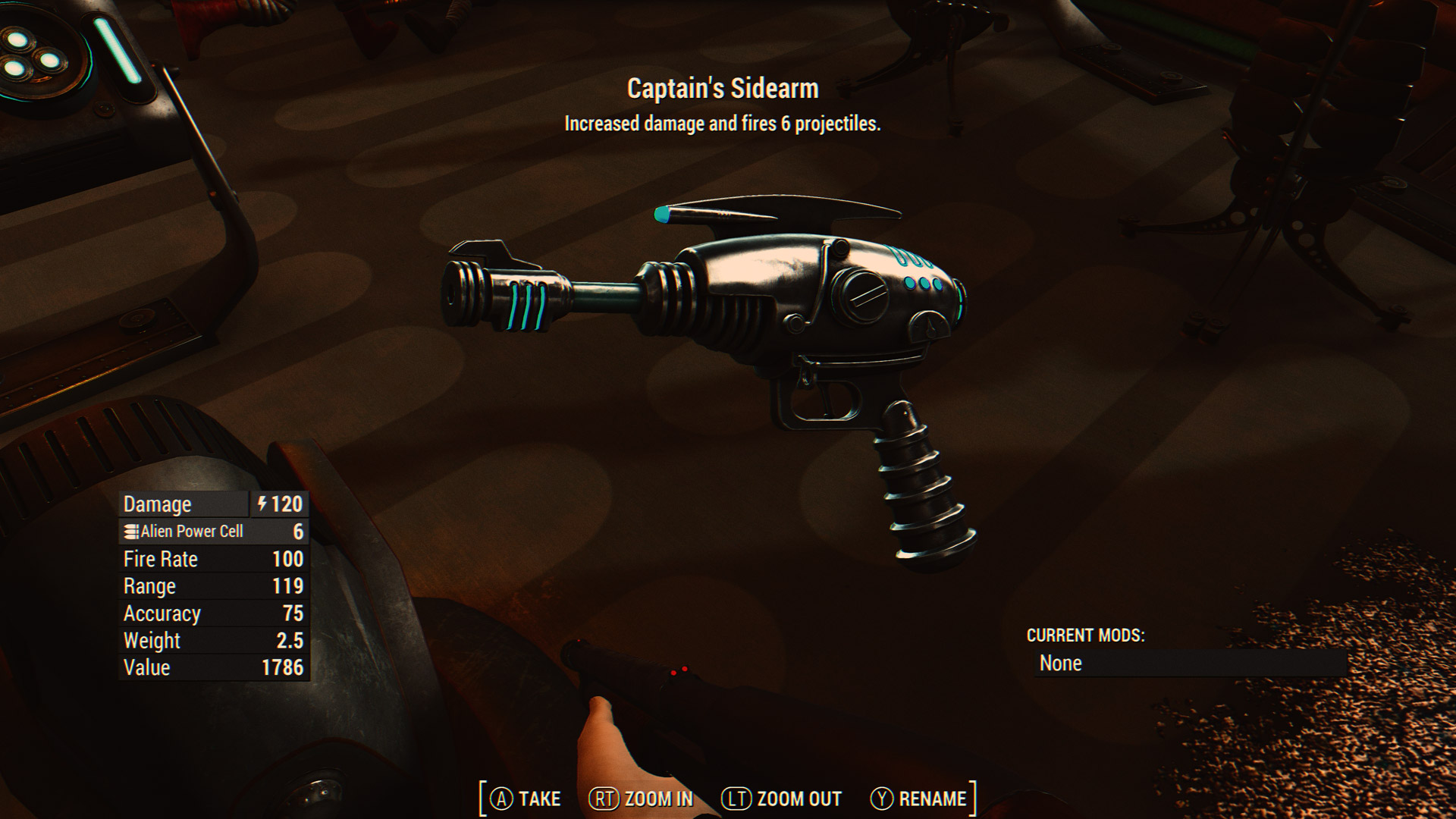
Task: Click ZOOM IN on the weapon preview
Action: tap(642, 799)
